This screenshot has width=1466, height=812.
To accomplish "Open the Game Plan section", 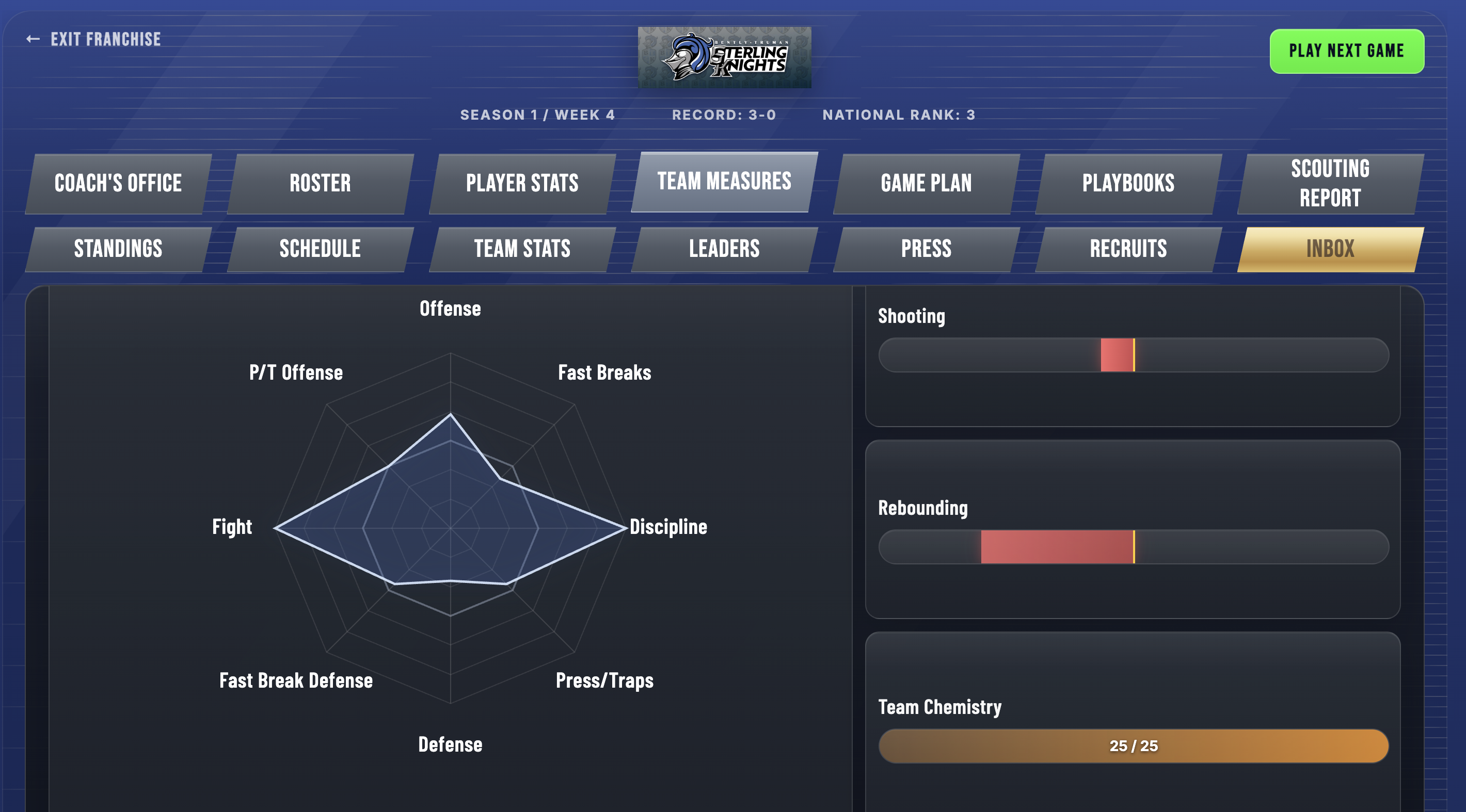I will pyautogui.click(x=926, y=183).
